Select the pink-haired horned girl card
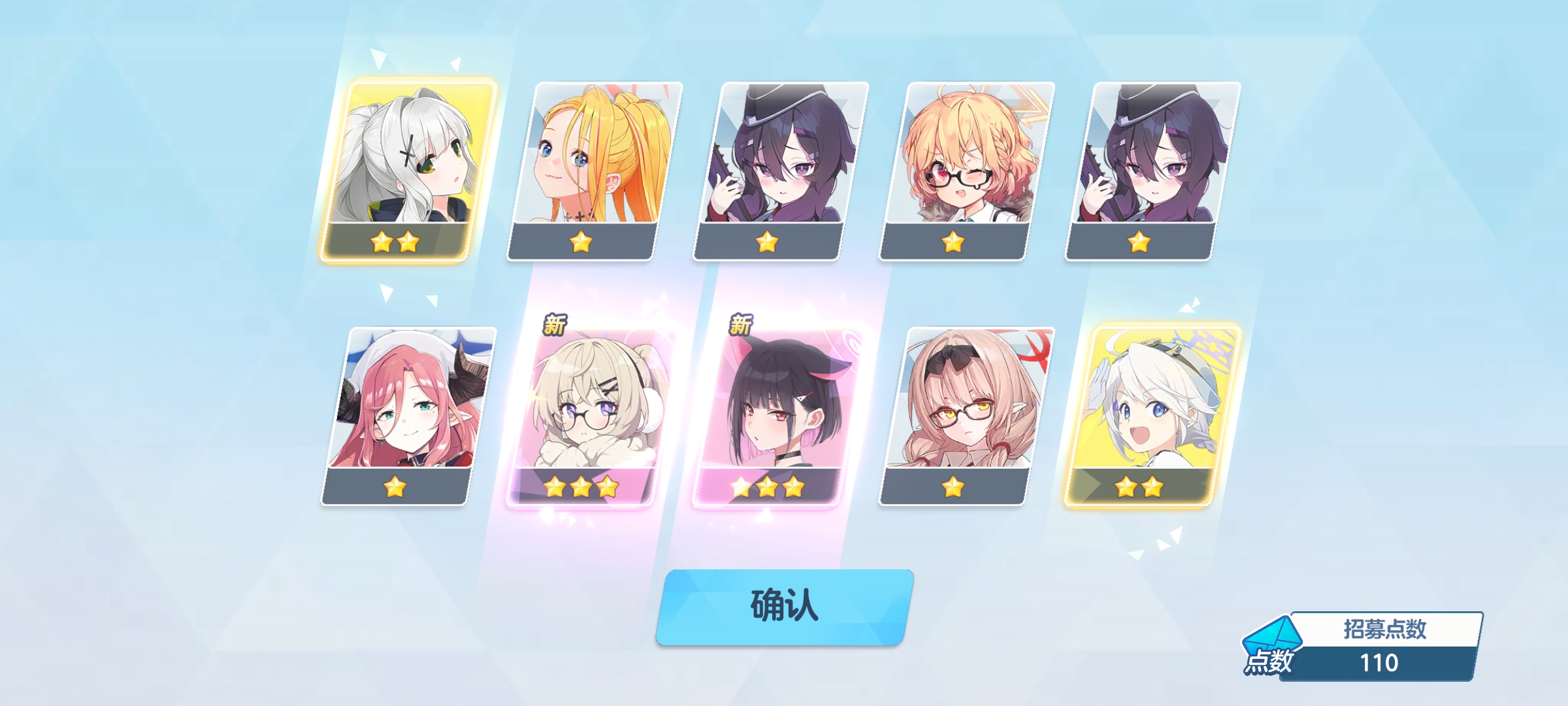This screenshot has height=706, width=1568. tap(408, 415)
